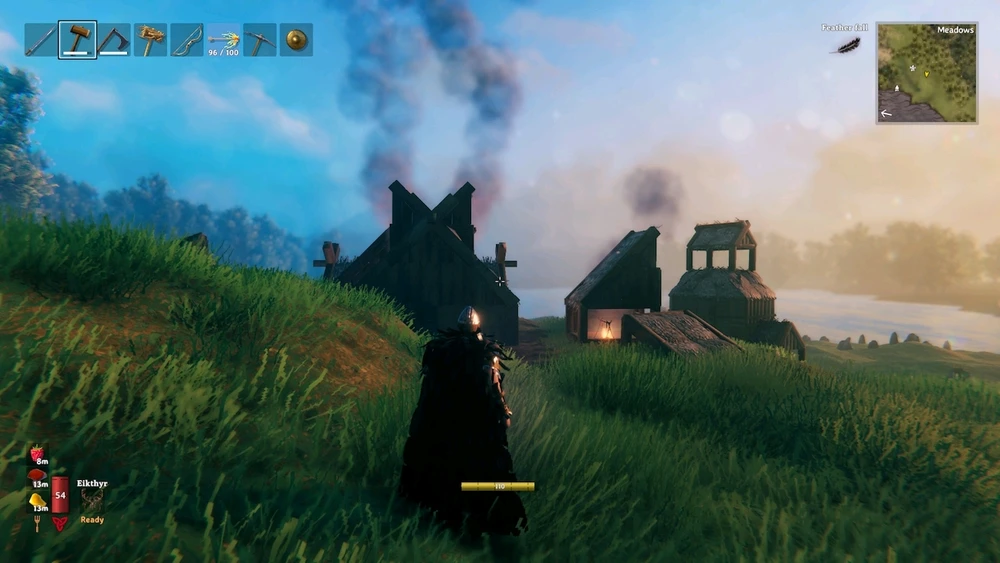Click the raspberry food buff icon
The height and width of the screenshot is (563, 1000).
tap(38, 455)
